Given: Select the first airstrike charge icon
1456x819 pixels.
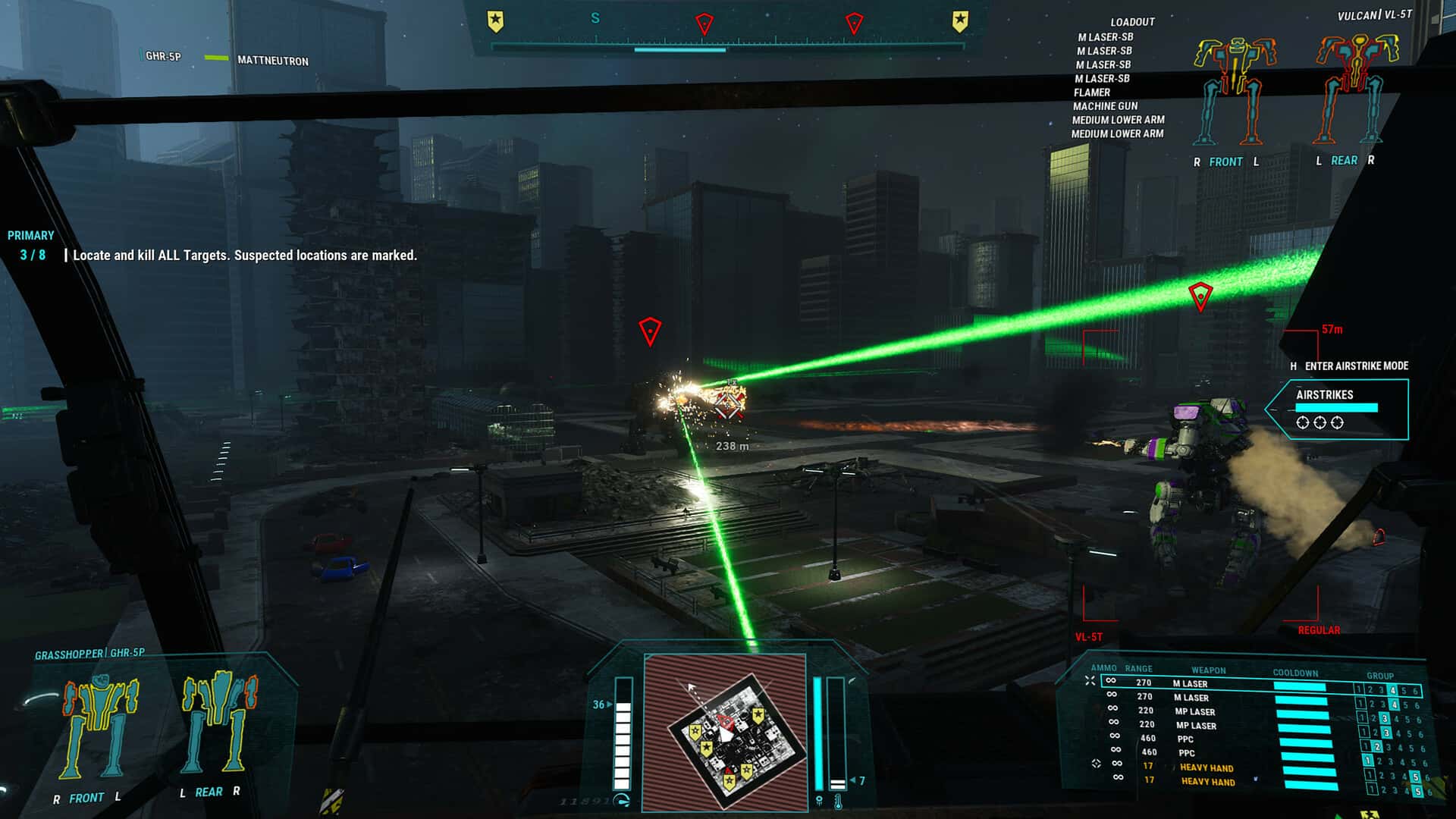Looking at the screenshot, I should pyautogui.click(x=1302, y=422).
